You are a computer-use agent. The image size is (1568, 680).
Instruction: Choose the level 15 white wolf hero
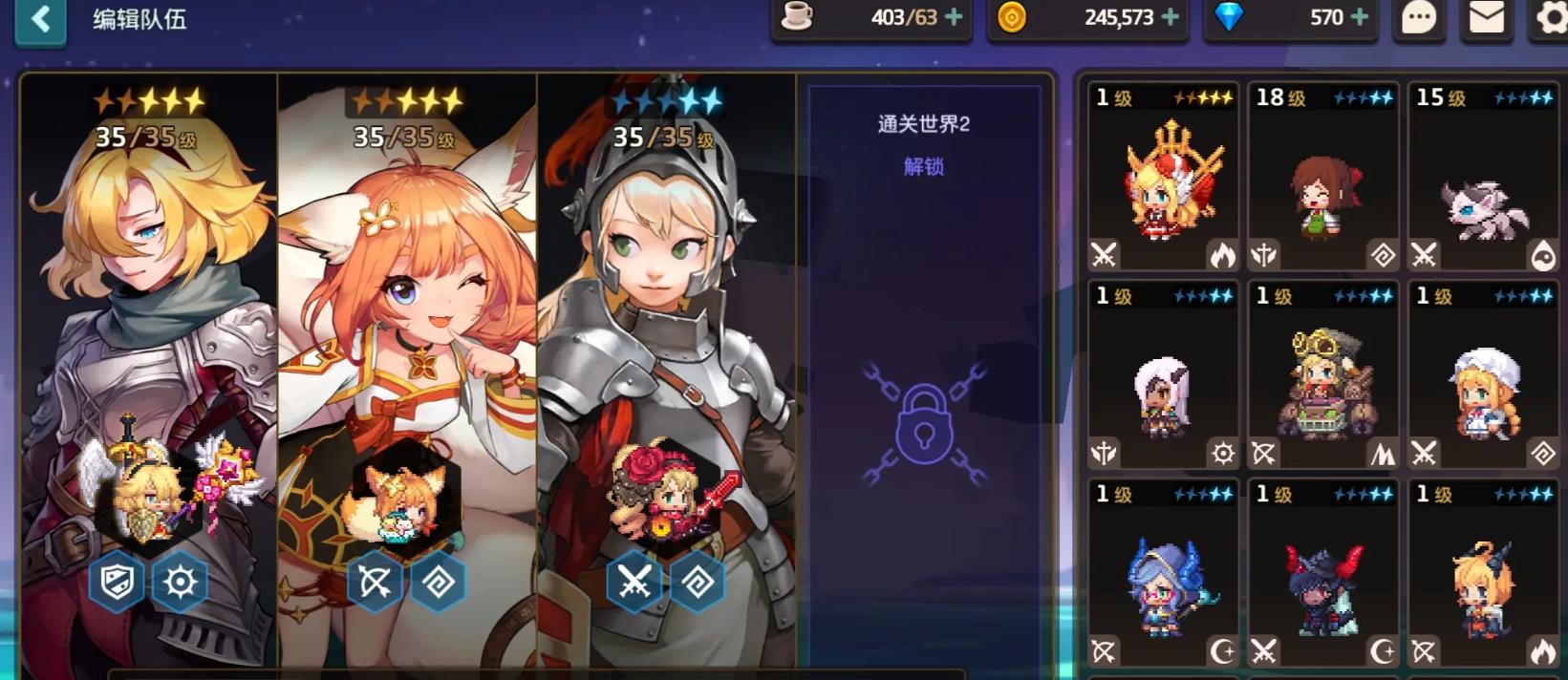(1484, 178)
